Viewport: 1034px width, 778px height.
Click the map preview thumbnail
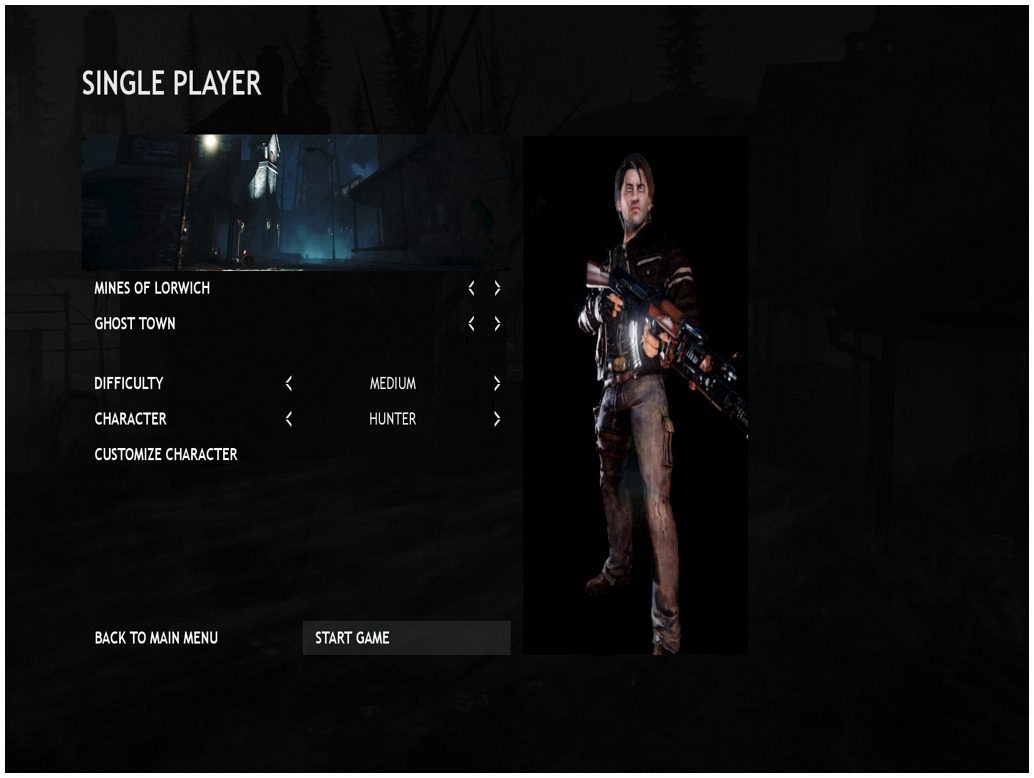[296, 202]
